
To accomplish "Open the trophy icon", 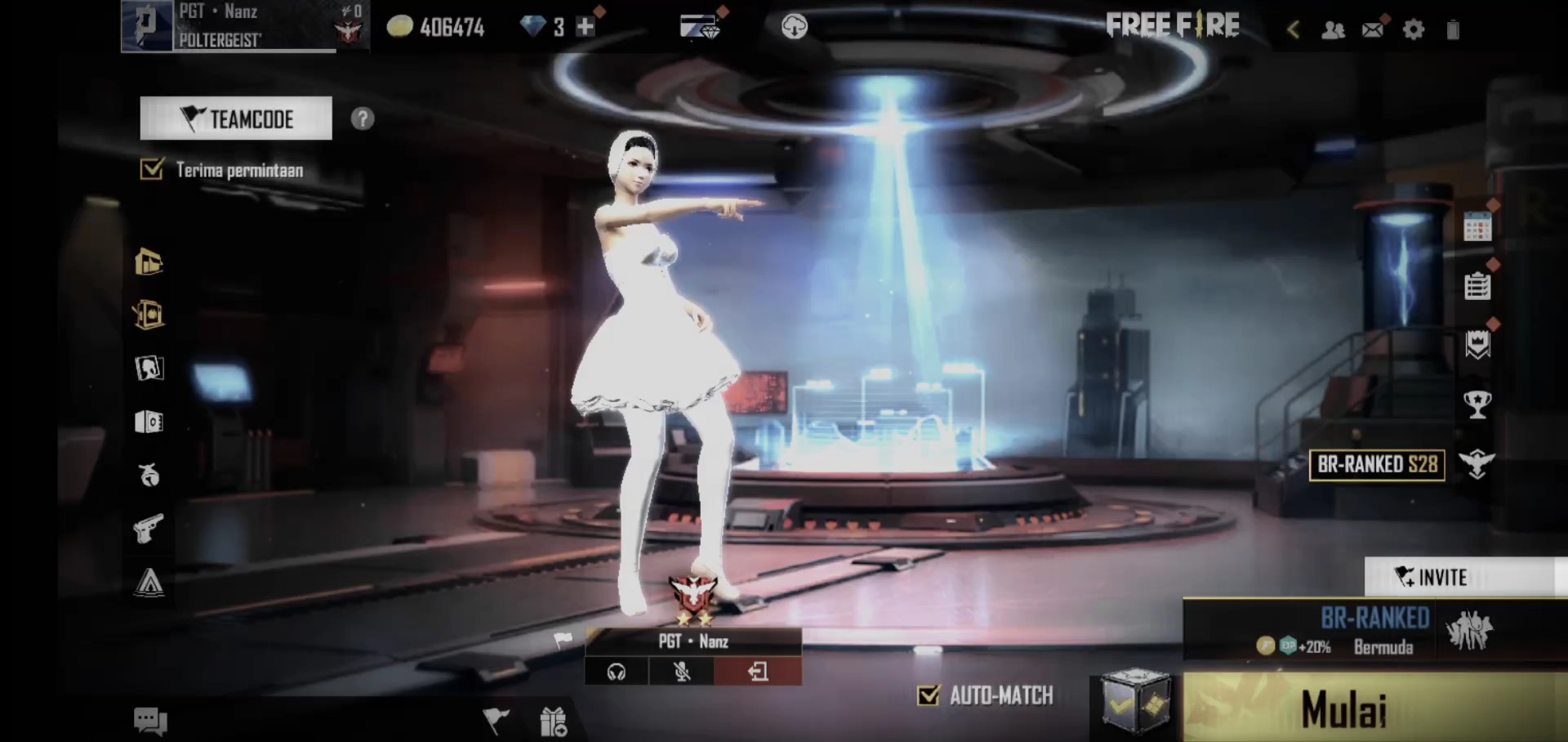I will 1477,404.
